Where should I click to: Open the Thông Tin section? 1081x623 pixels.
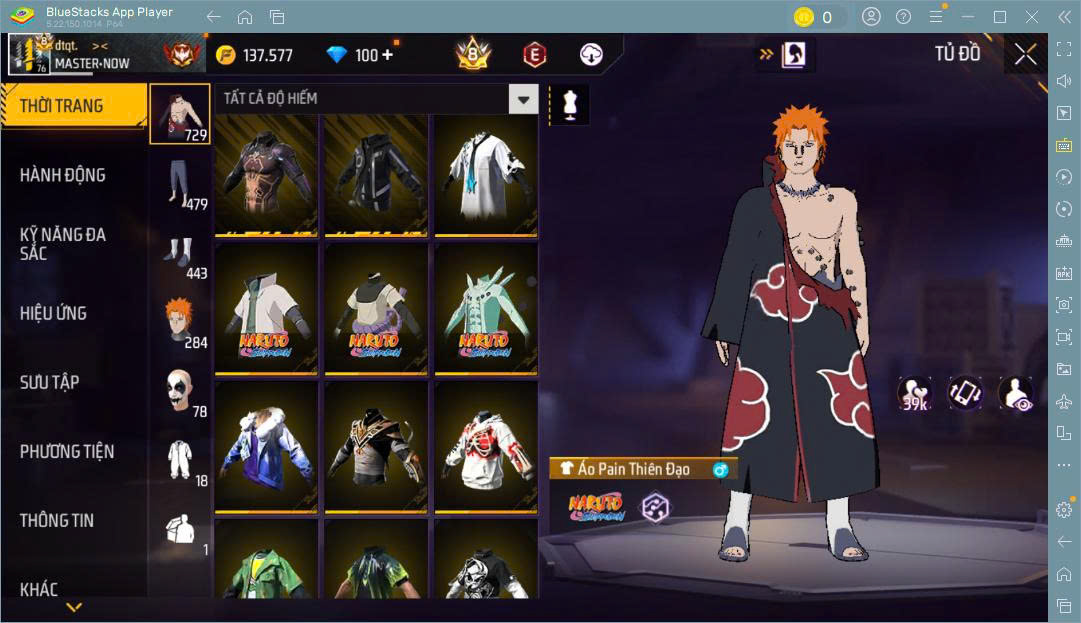pyautogui.click(x=57, y=520)
